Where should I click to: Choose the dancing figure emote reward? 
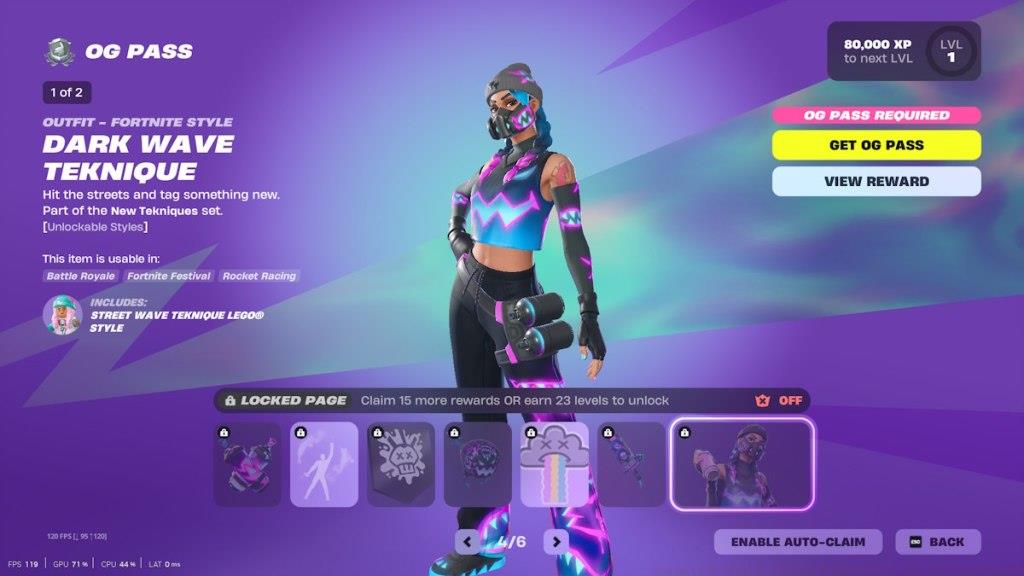pyautogui.click(x=324, y=464)
